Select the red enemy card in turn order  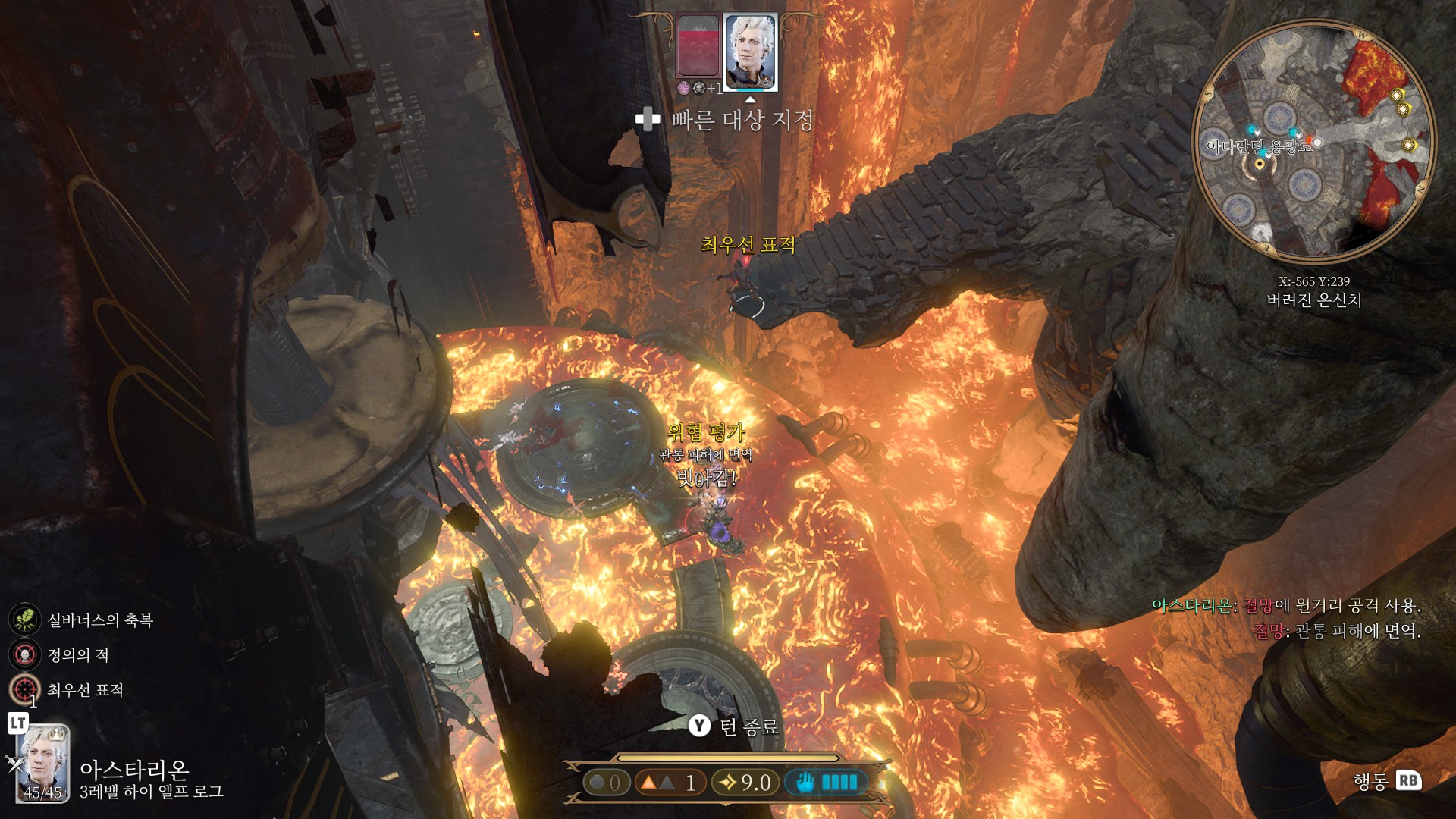(x=698, y=46)
